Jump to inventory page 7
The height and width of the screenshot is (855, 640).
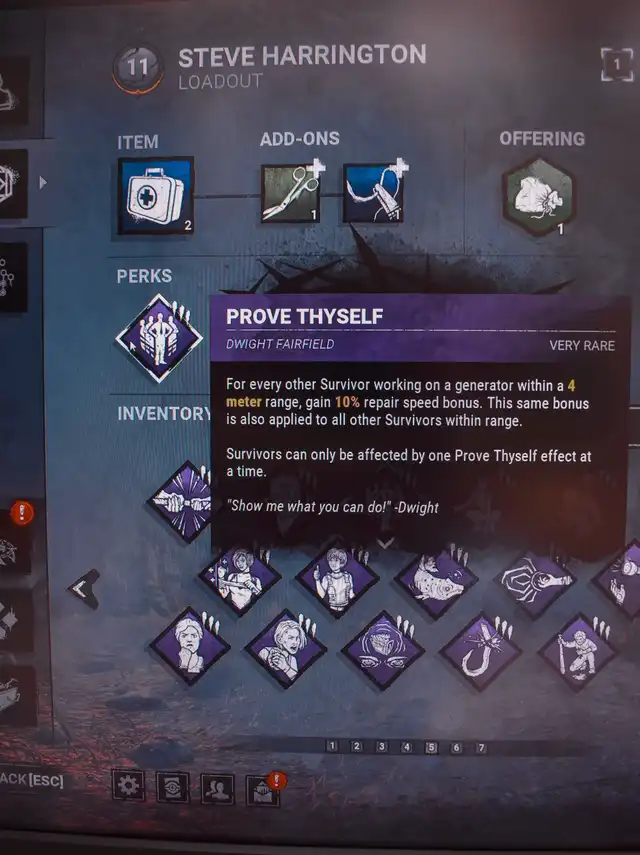click(x=481, y=747)
